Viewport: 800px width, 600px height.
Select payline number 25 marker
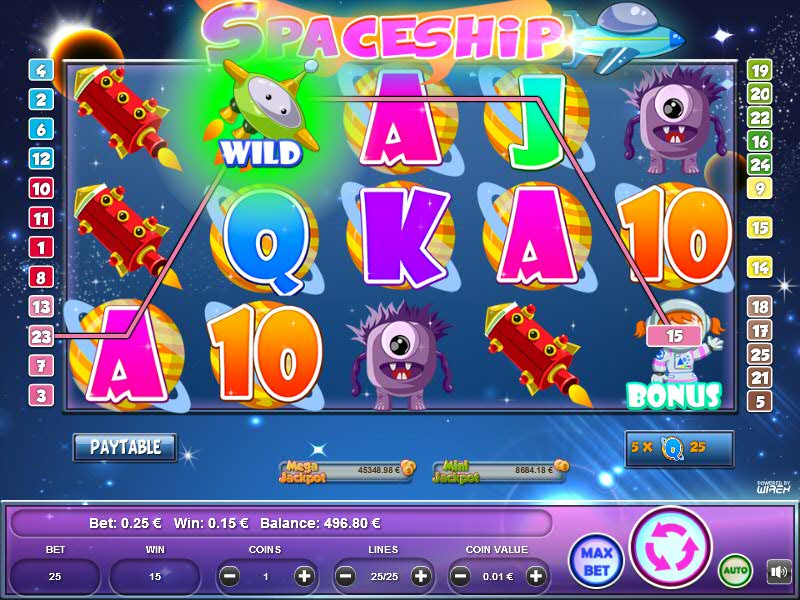760,354
